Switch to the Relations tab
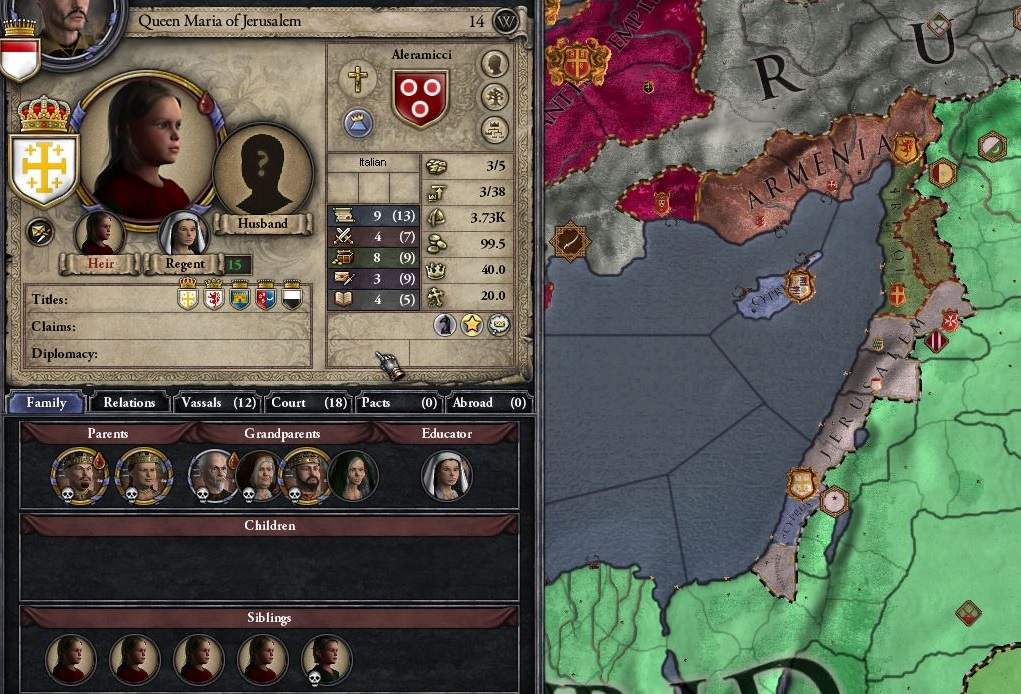The image size is (1021, 694). point(129,403)
